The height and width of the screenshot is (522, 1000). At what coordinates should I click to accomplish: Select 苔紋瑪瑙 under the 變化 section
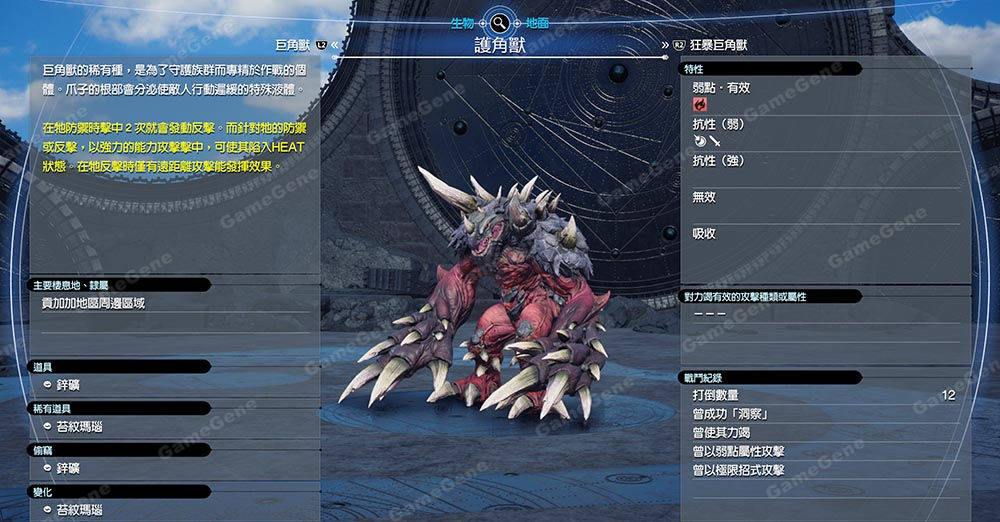(x=78, y=510)
